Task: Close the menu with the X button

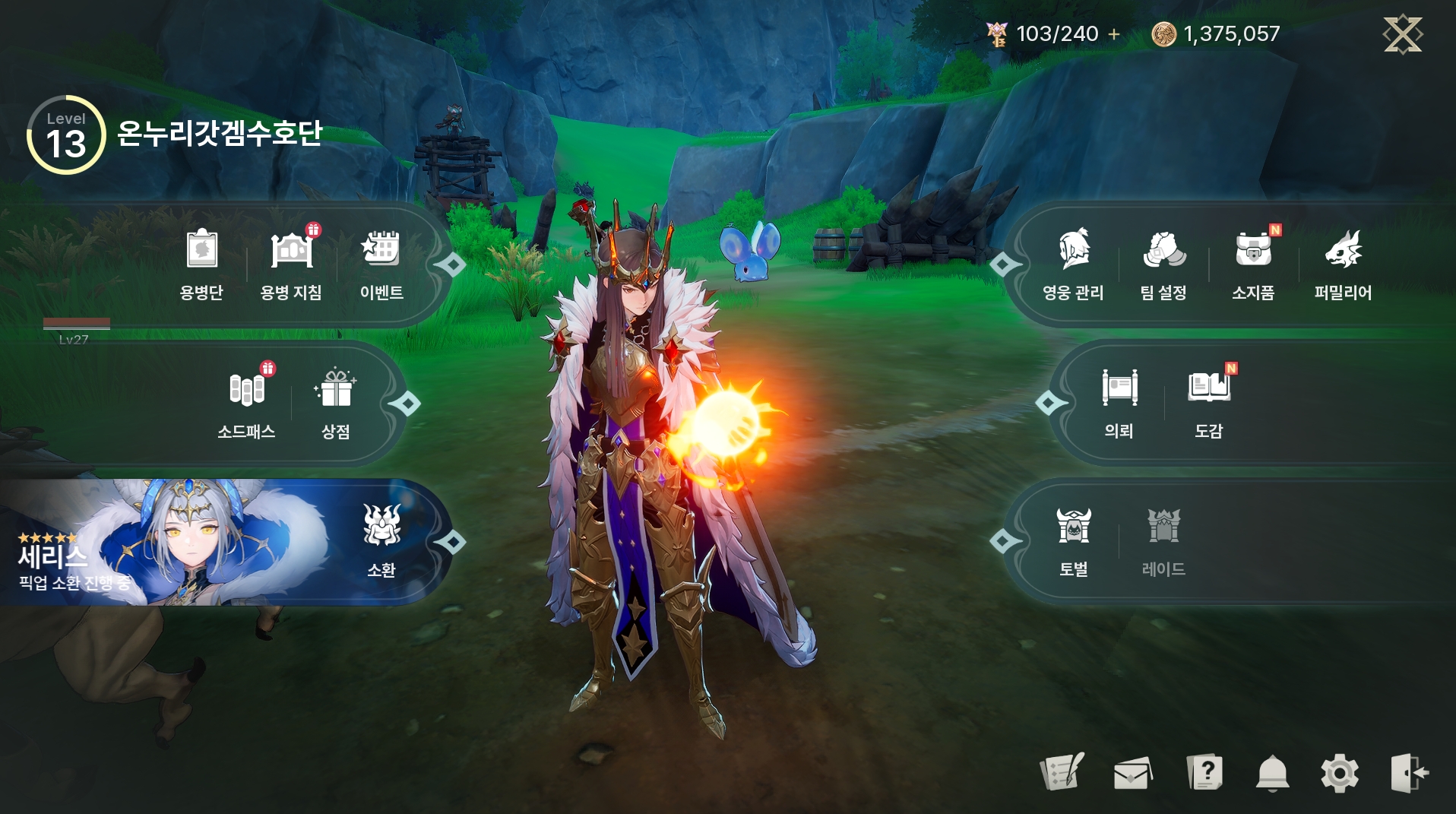Action: [1402, 34]
